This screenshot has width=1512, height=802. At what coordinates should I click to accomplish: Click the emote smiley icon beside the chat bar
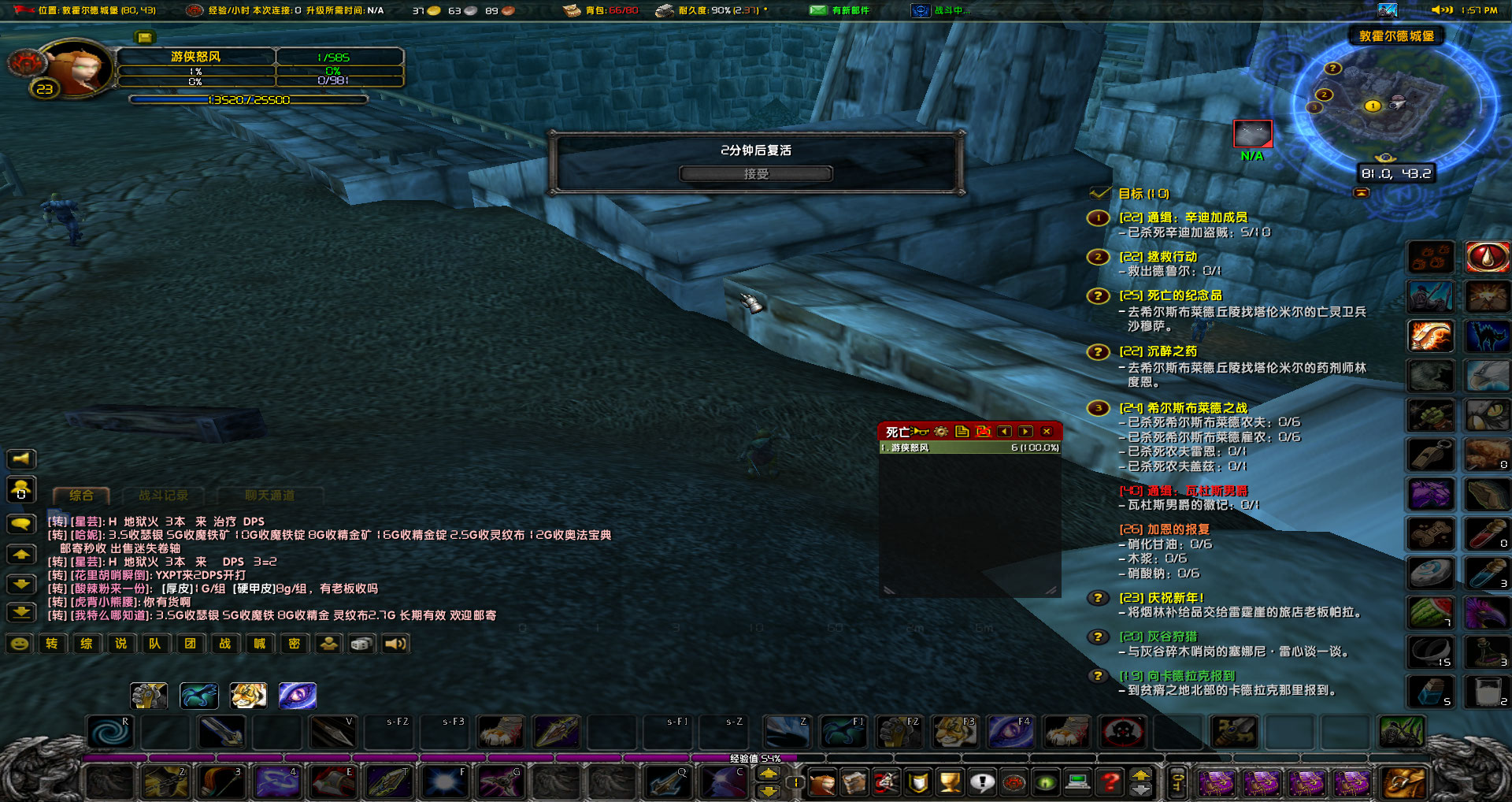20,644
